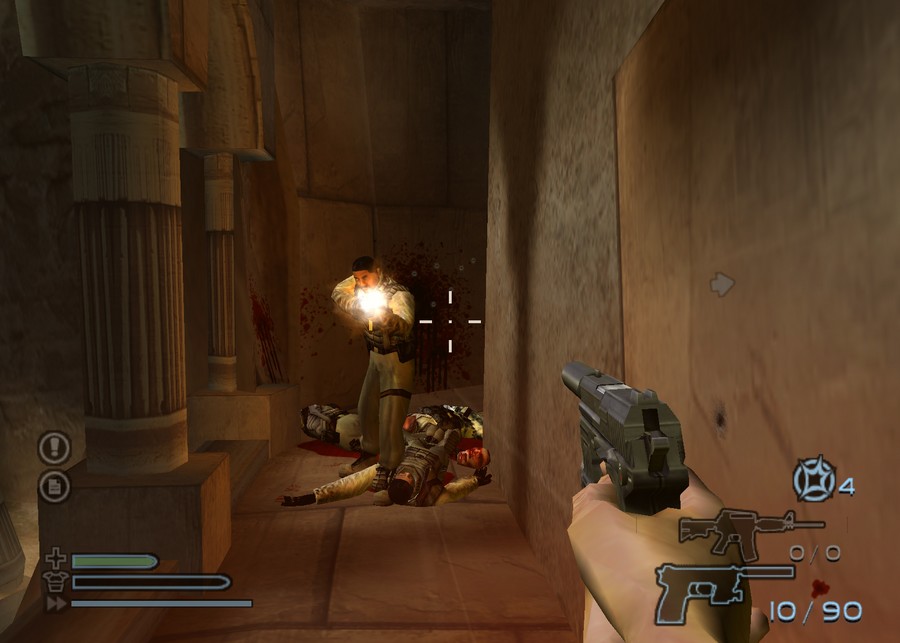Viewport: 900px width, 643px height.
Task: Click the grey arrow indicator icon
Action: pos(722,285)
